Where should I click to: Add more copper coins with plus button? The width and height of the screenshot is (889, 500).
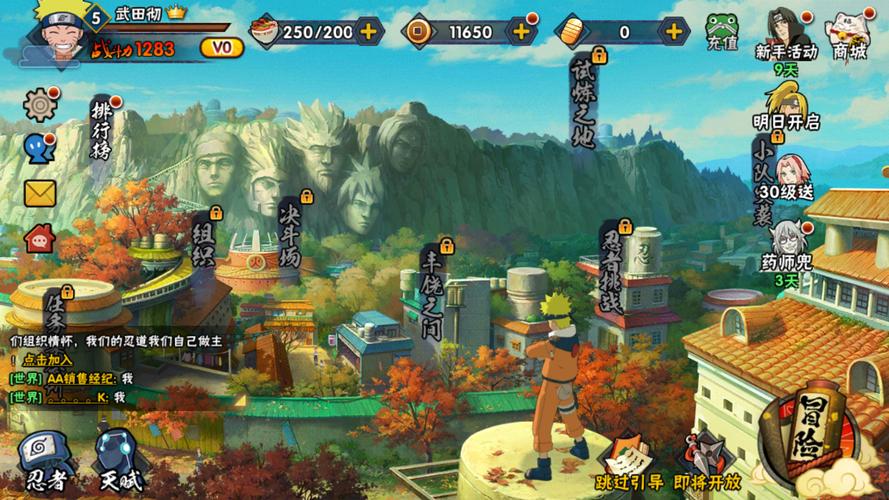click(x=521, y=31)
